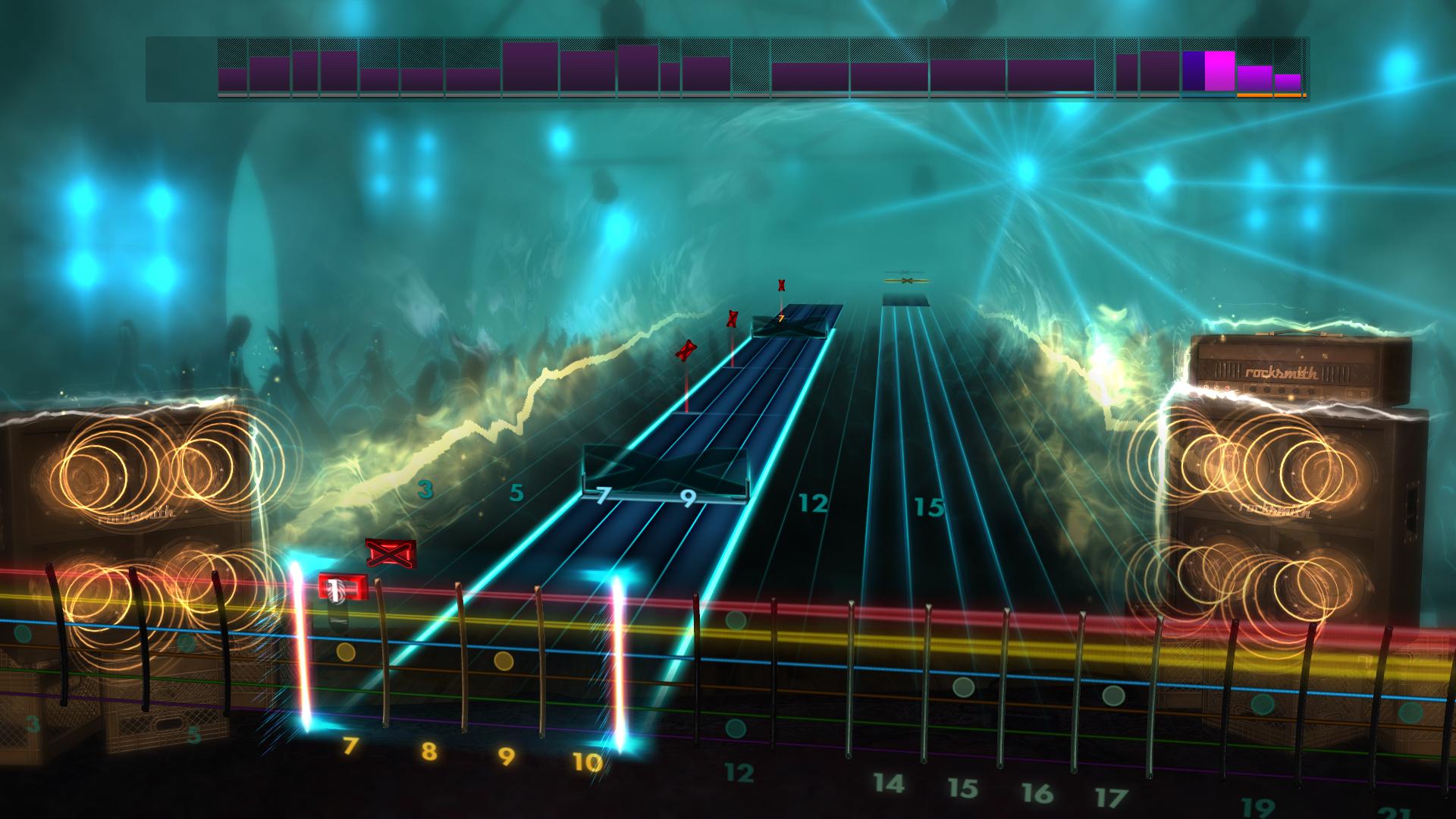
Task: Click the red fretհand mute X note on the highway
Action: [391, 554]
